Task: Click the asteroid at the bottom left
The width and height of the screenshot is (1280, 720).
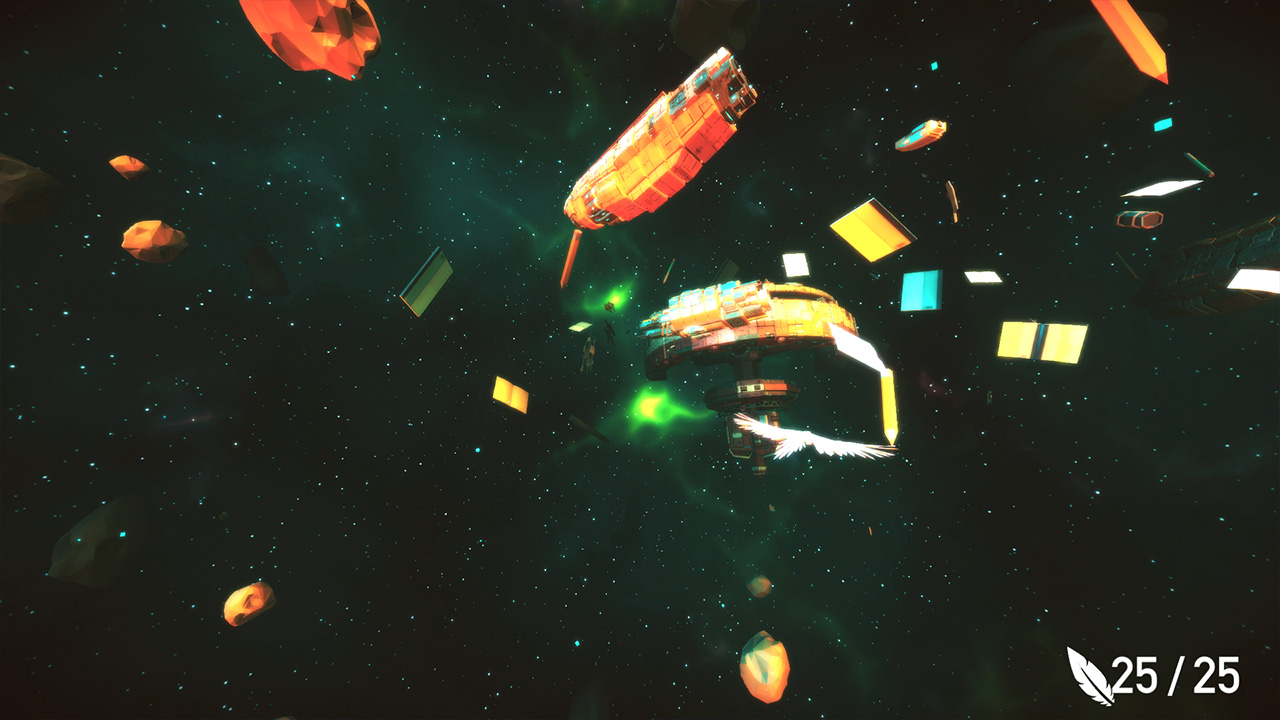Action: click(x=245, y=607)
